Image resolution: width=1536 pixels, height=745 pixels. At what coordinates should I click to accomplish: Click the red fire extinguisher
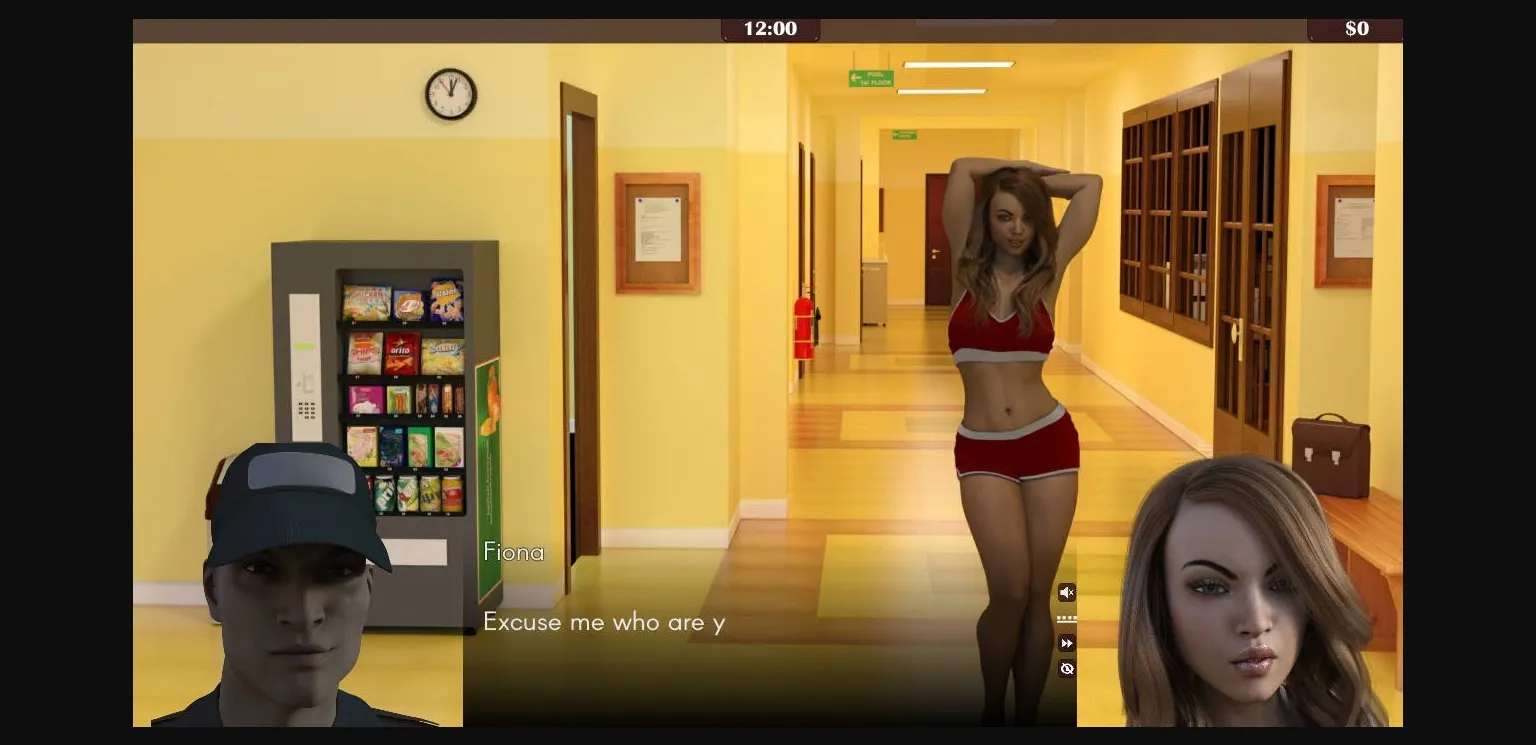(806, 330)
